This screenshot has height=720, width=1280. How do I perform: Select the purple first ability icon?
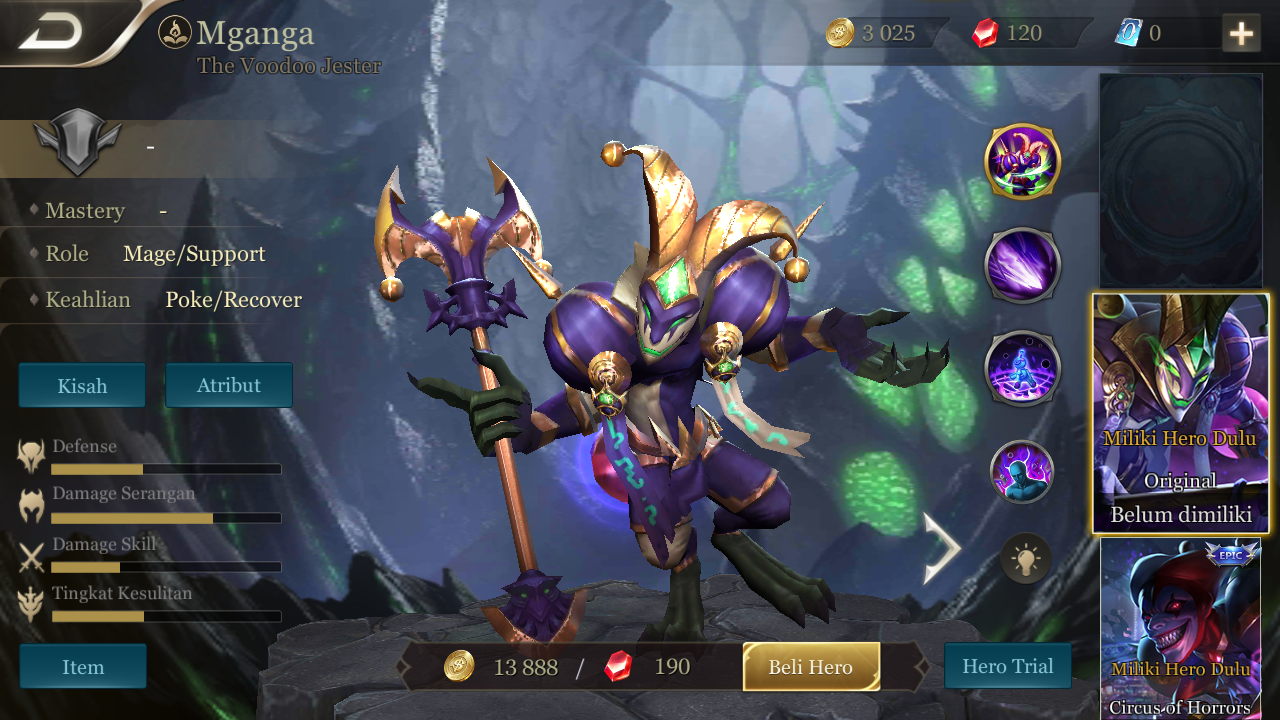tap(1022, 264)
